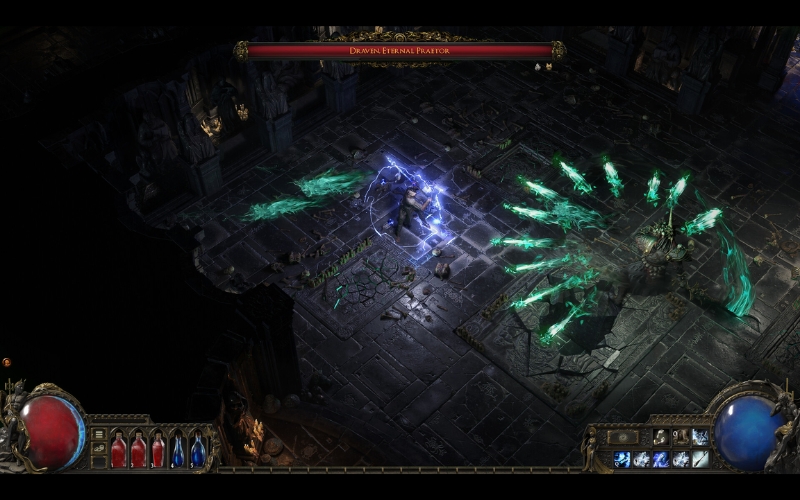
Task: Use the red life flask numbered 1
Action: 118,450
